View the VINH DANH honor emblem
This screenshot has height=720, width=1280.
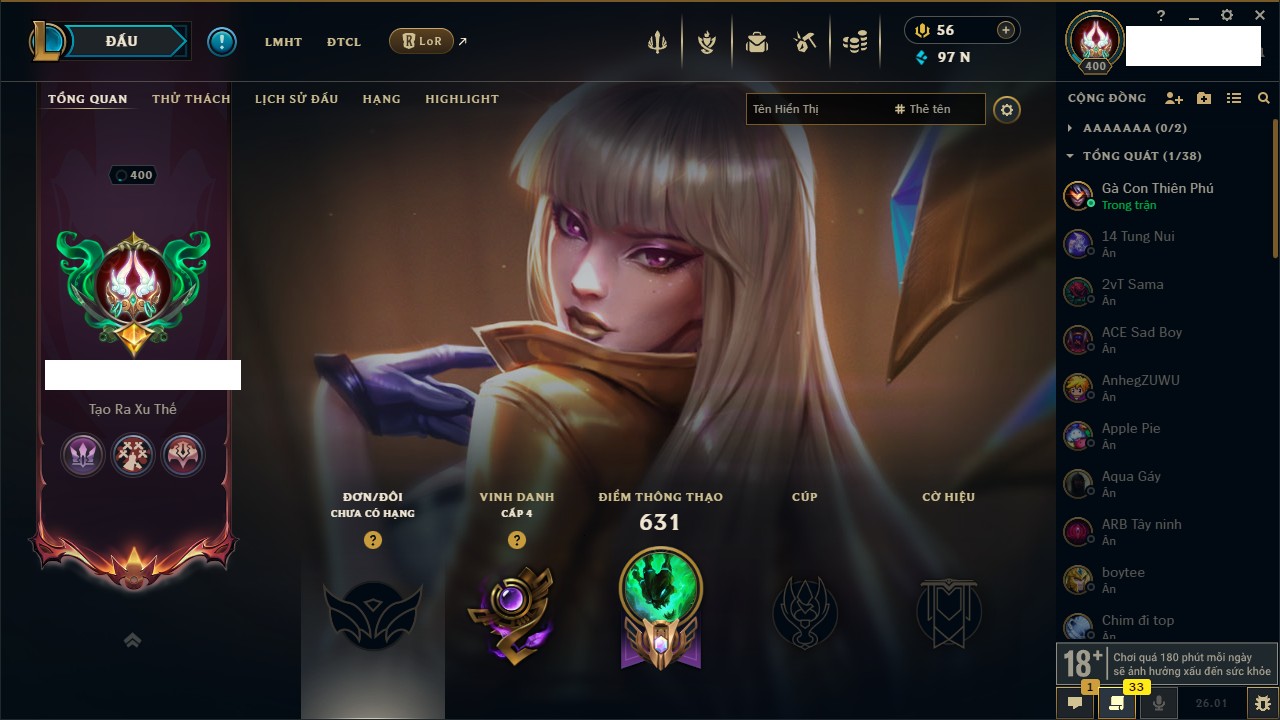pos(516,612)
